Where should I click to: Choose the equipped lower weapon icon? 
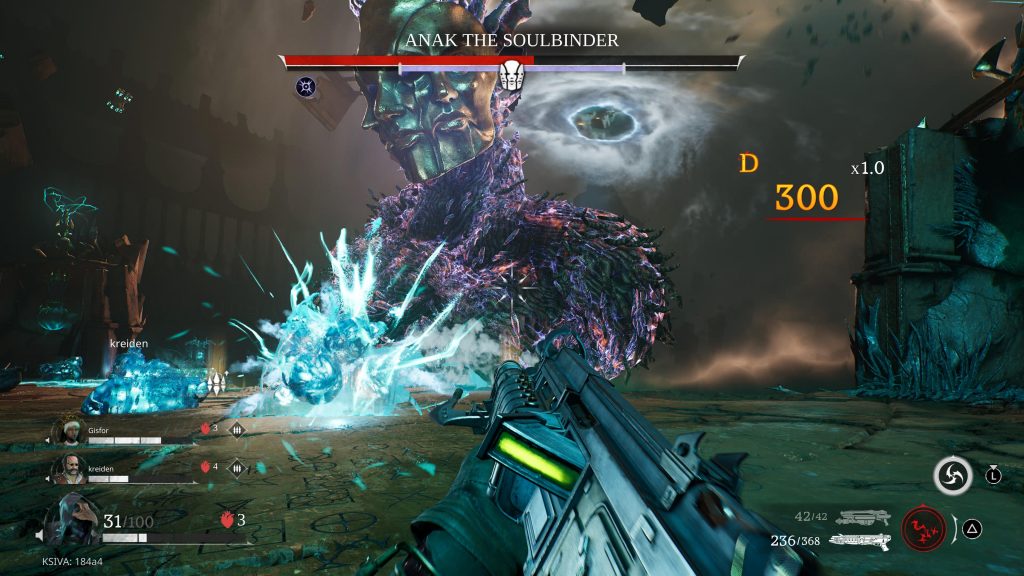click(860, 541)
